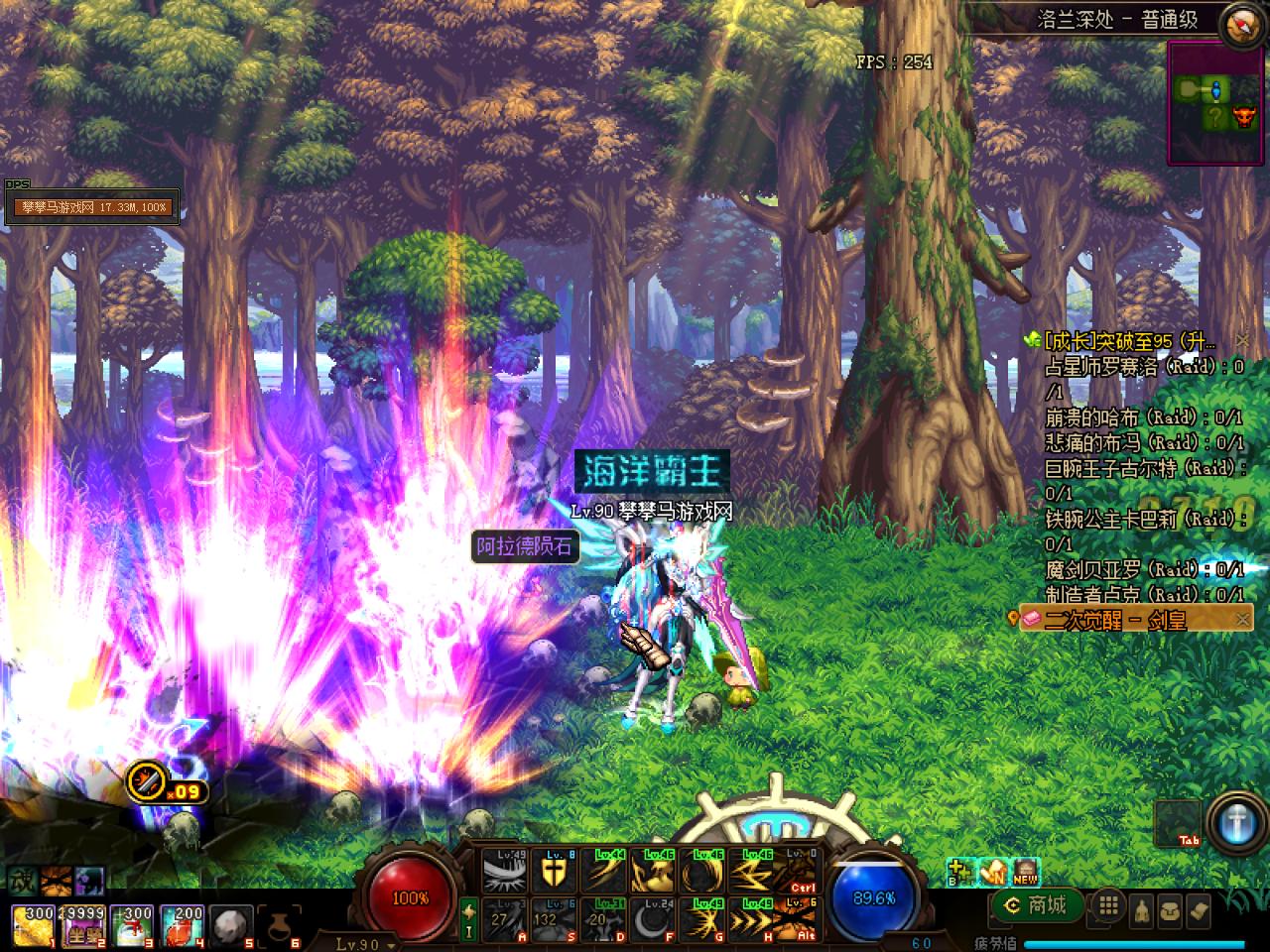1270x952 pixels.
Task: Close the 二次觉醒 - 剑皇 quest entry
Action: pyautogui.click(x=1242, y=620)
